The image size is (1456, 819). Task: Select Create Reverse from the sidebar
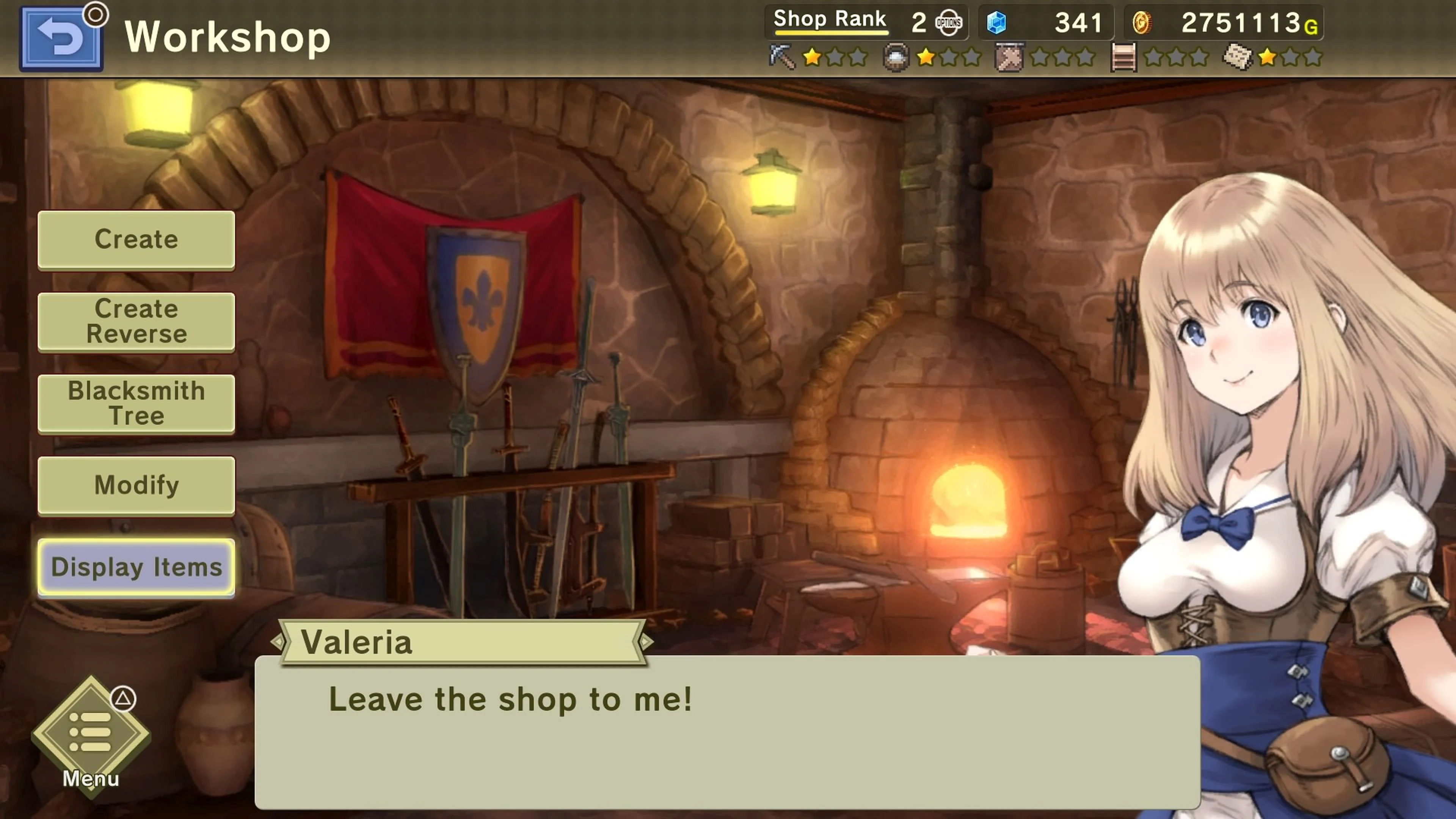click(x=136, y=320)
